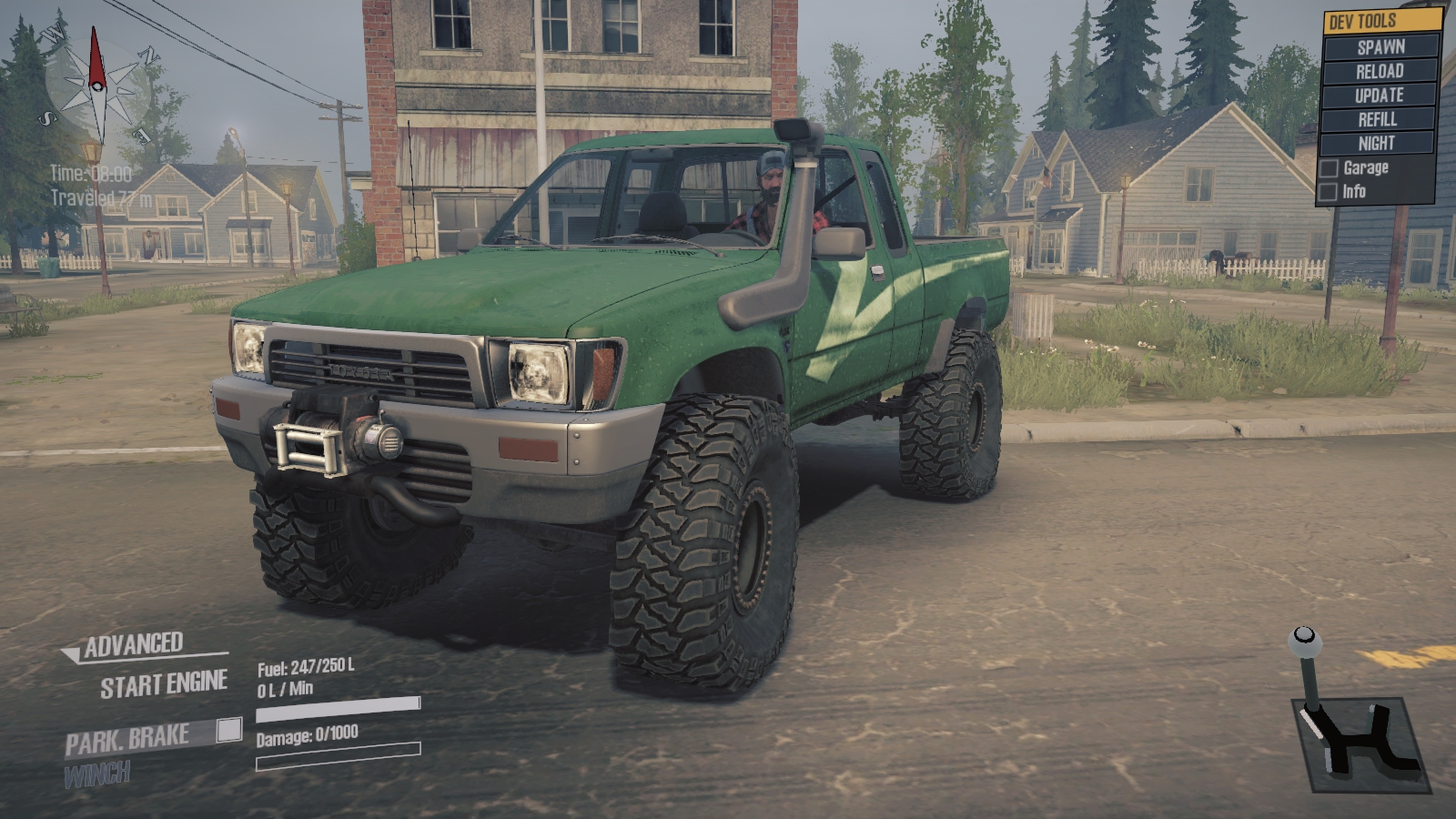
Task: Select RELOAD in the Dev Tools panel
Action: [1380, 71]
